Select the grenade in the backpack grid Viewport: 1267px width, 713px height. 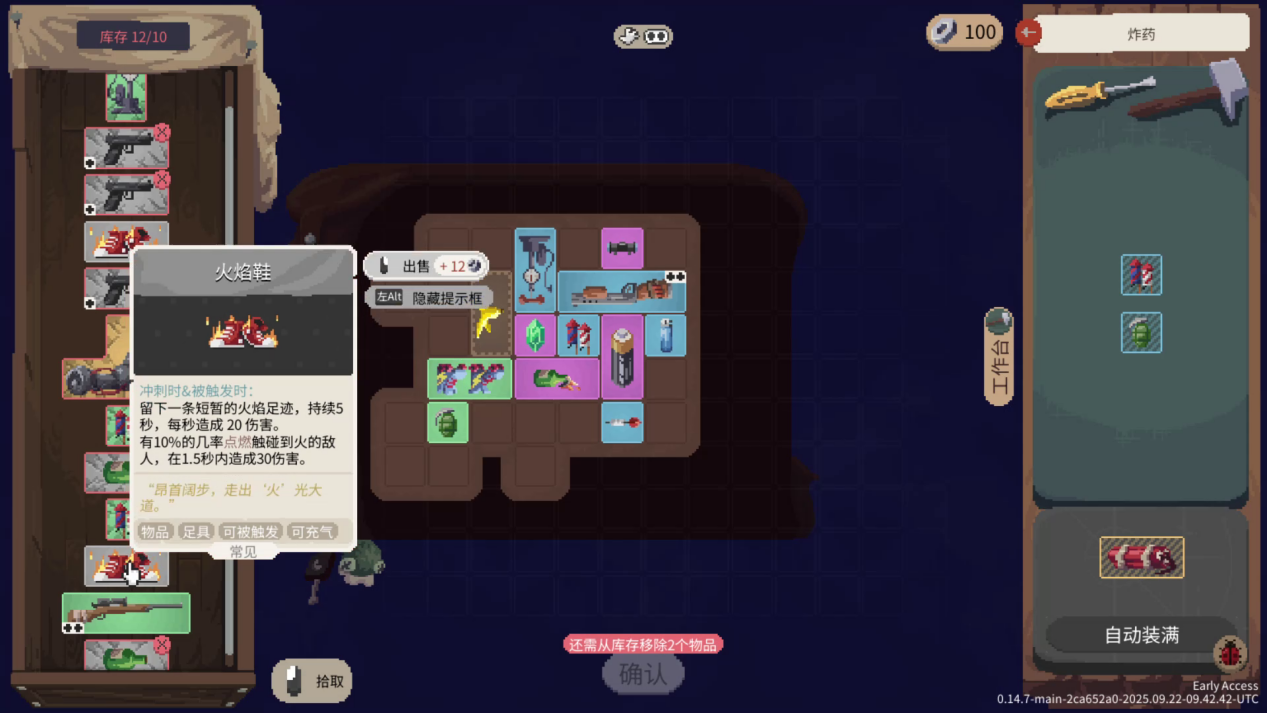pos(448,423)
